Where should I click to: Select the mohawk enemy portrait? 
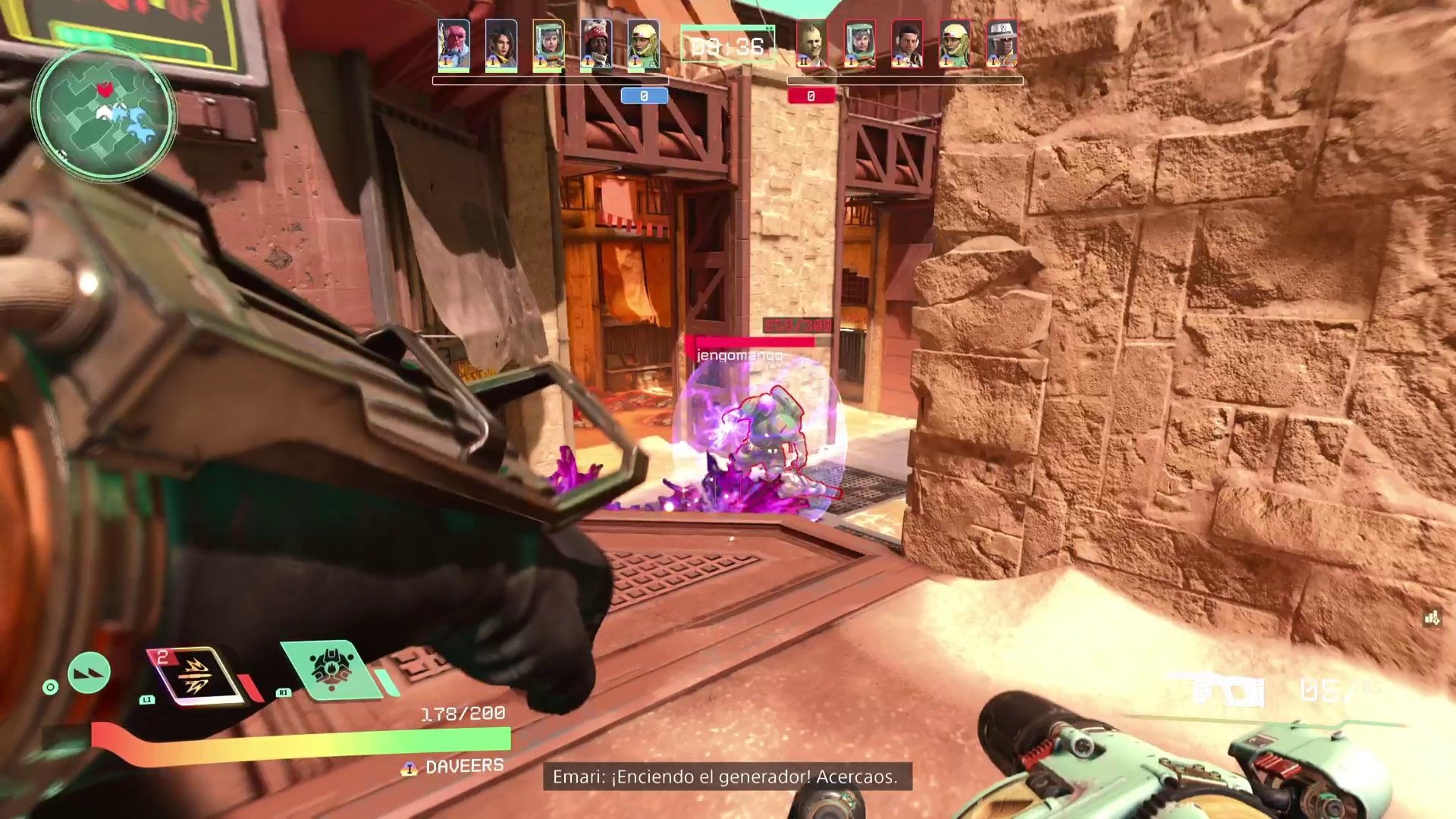coord(811,45)
